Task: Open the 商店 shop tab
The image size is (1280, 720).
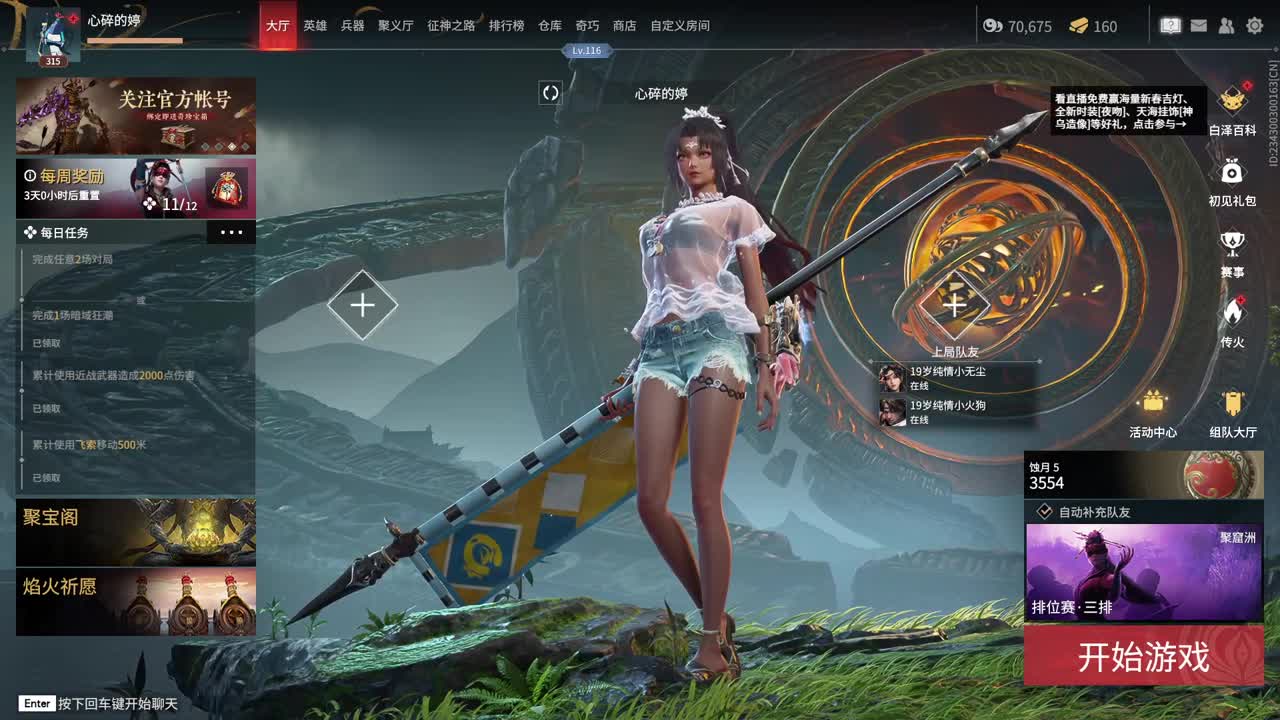Action: coord(624,26)
